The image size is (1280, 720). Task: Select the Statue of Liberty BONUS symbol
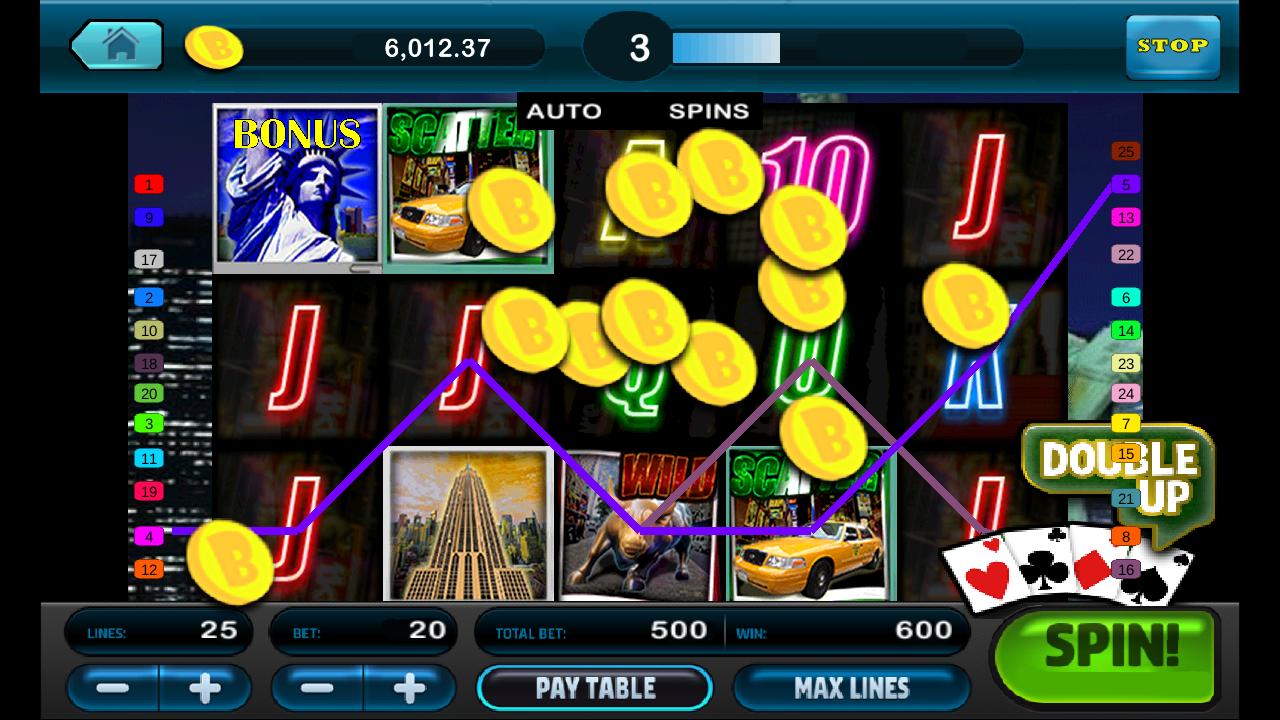pyautogui.click(x=295, y=190)
